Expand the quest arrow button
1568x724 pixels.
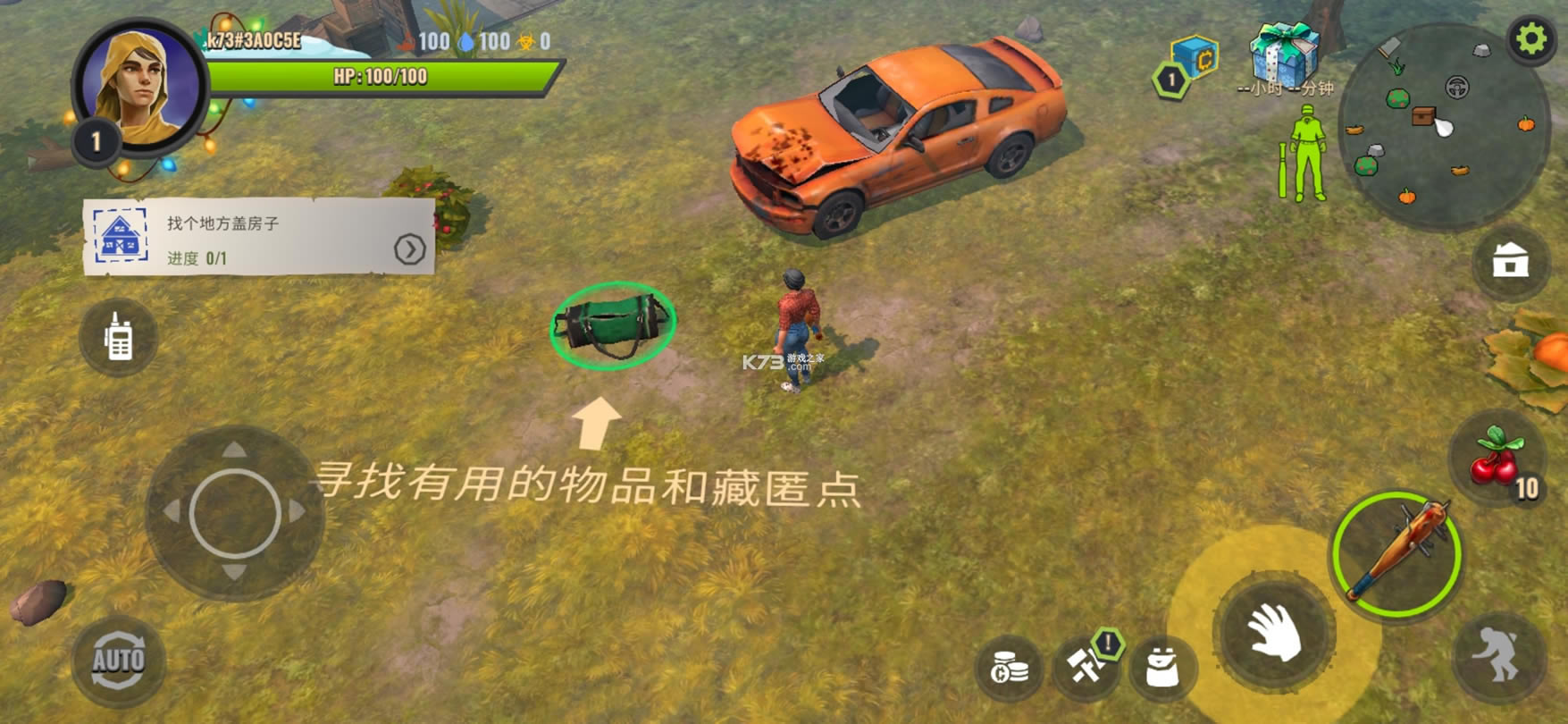[409, 249]
